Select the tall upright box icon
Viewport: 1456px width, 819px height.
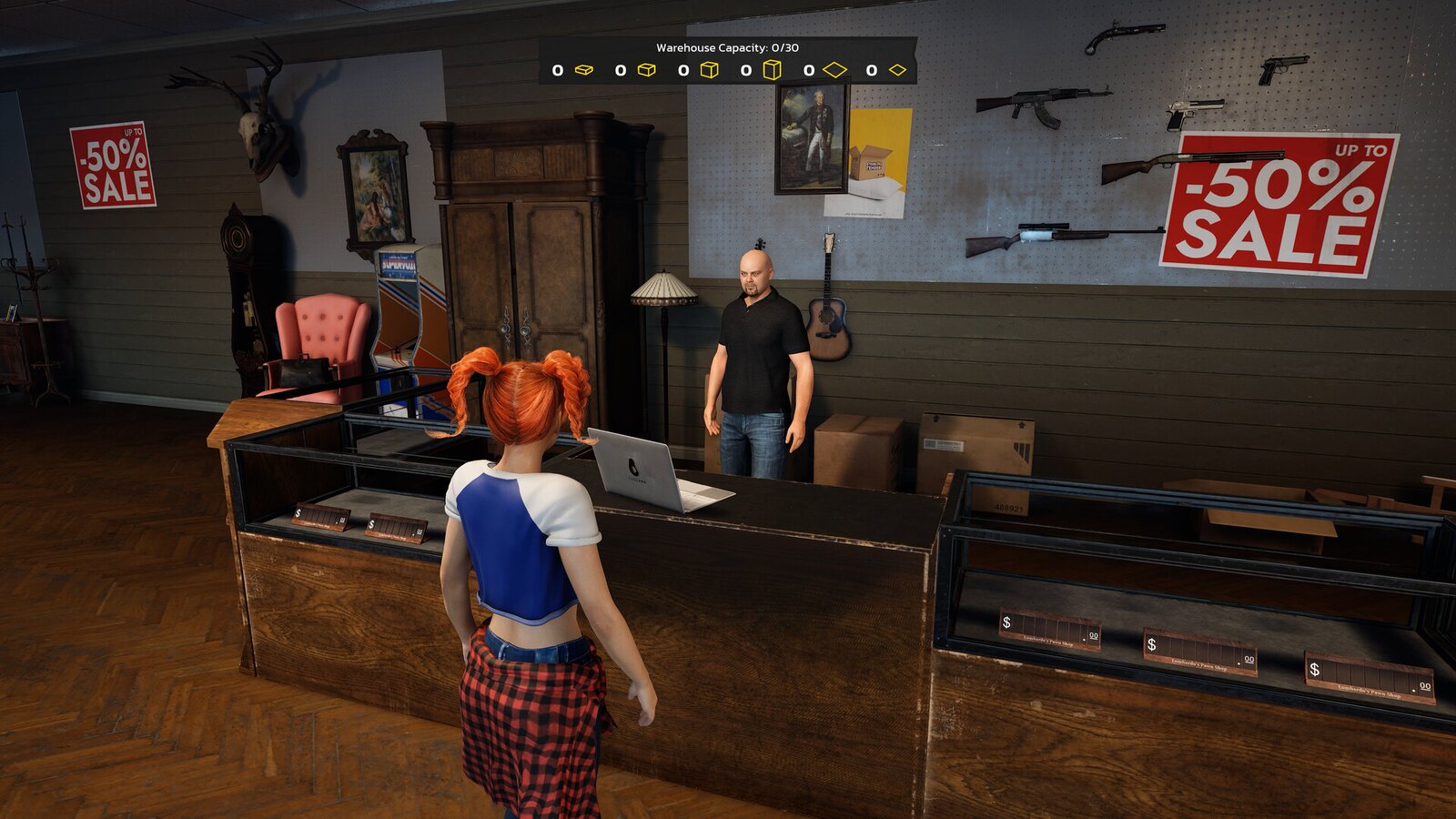pyautogui.click(x=772, y=70)
